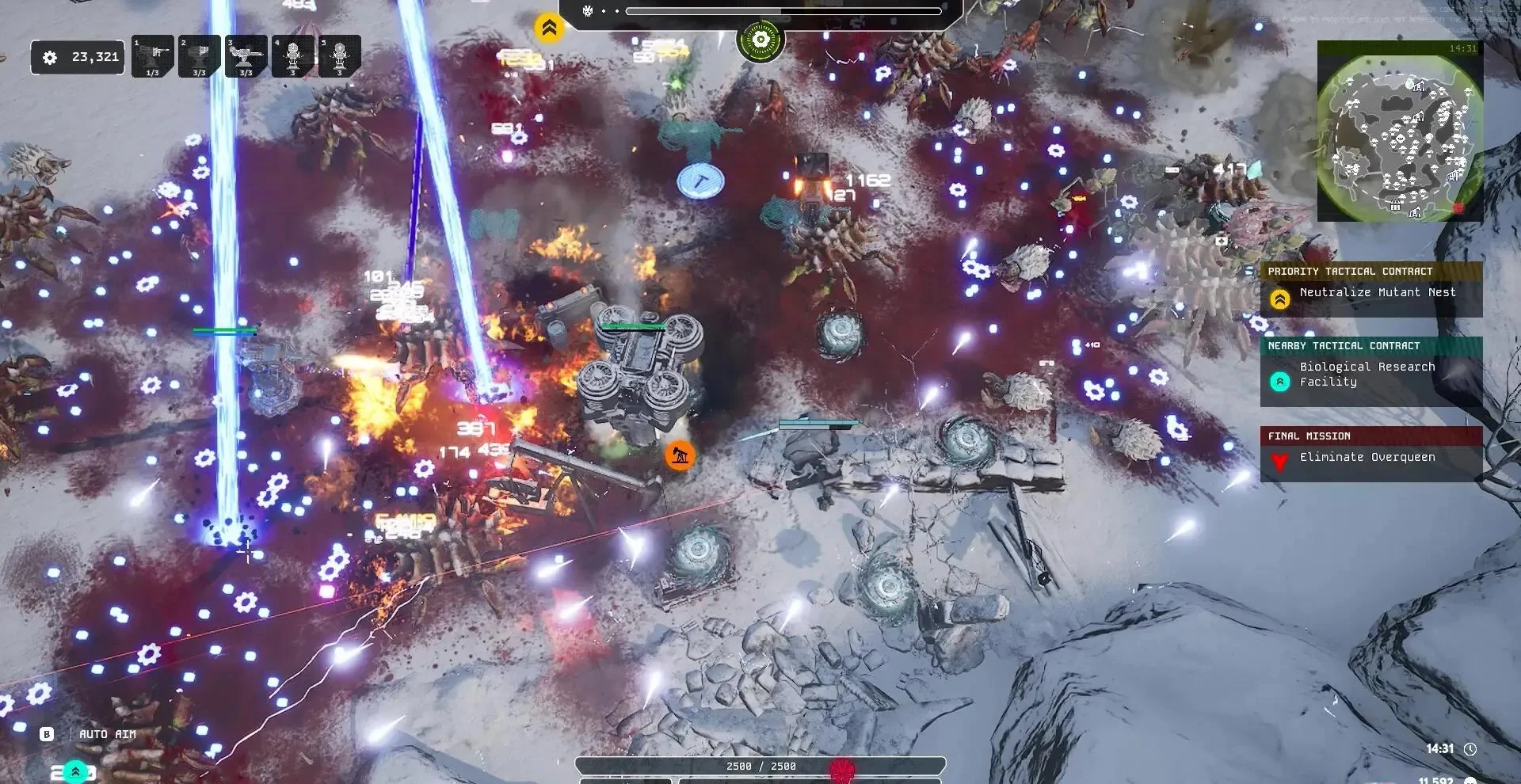Viewport: 1521px width, 784px height.
Task: Select the Neutralize Mutant Nest contract
Action: [x=1371, y=293]
